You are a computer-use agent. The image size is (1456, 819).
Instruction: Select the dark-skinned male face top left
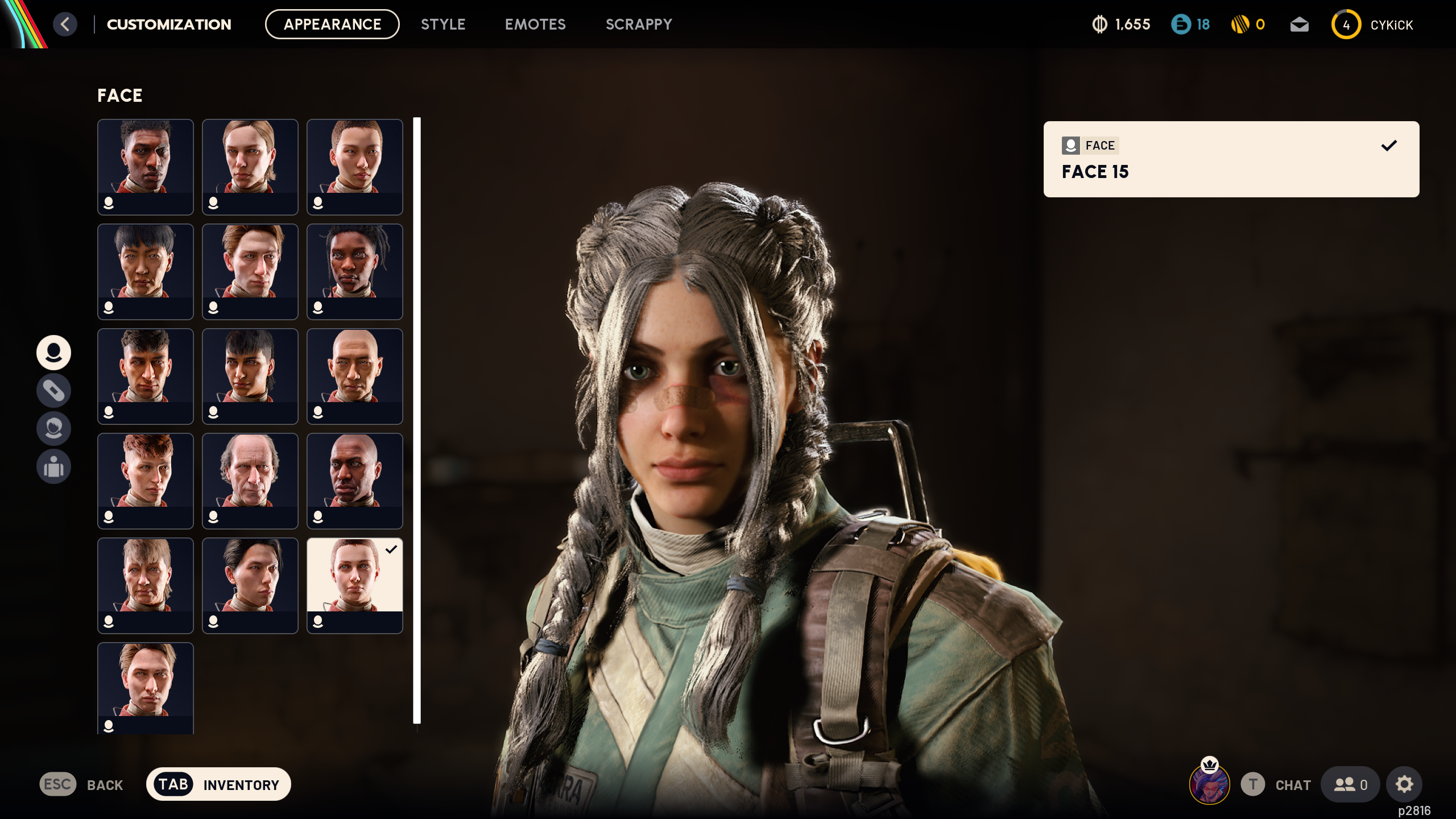tap(145, 167)
